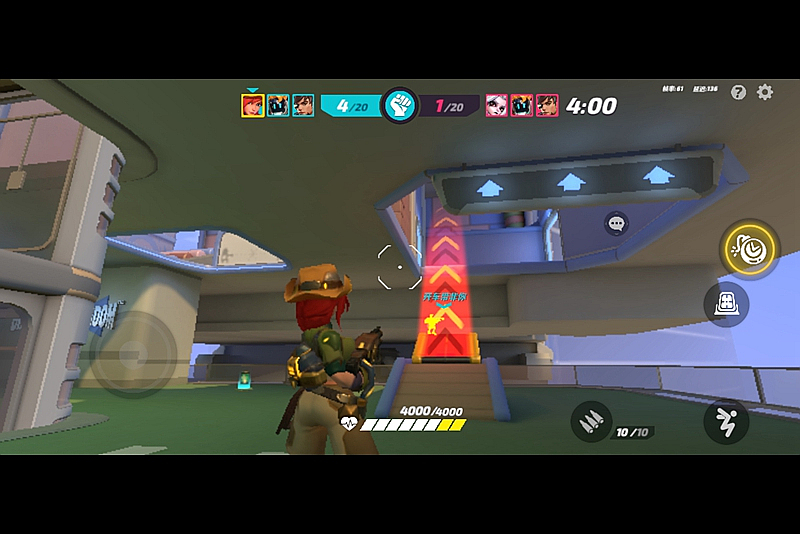Screen dimensions: 800x534
Task: Use the gadget skill below the ultimate
Action: point(726,302)
